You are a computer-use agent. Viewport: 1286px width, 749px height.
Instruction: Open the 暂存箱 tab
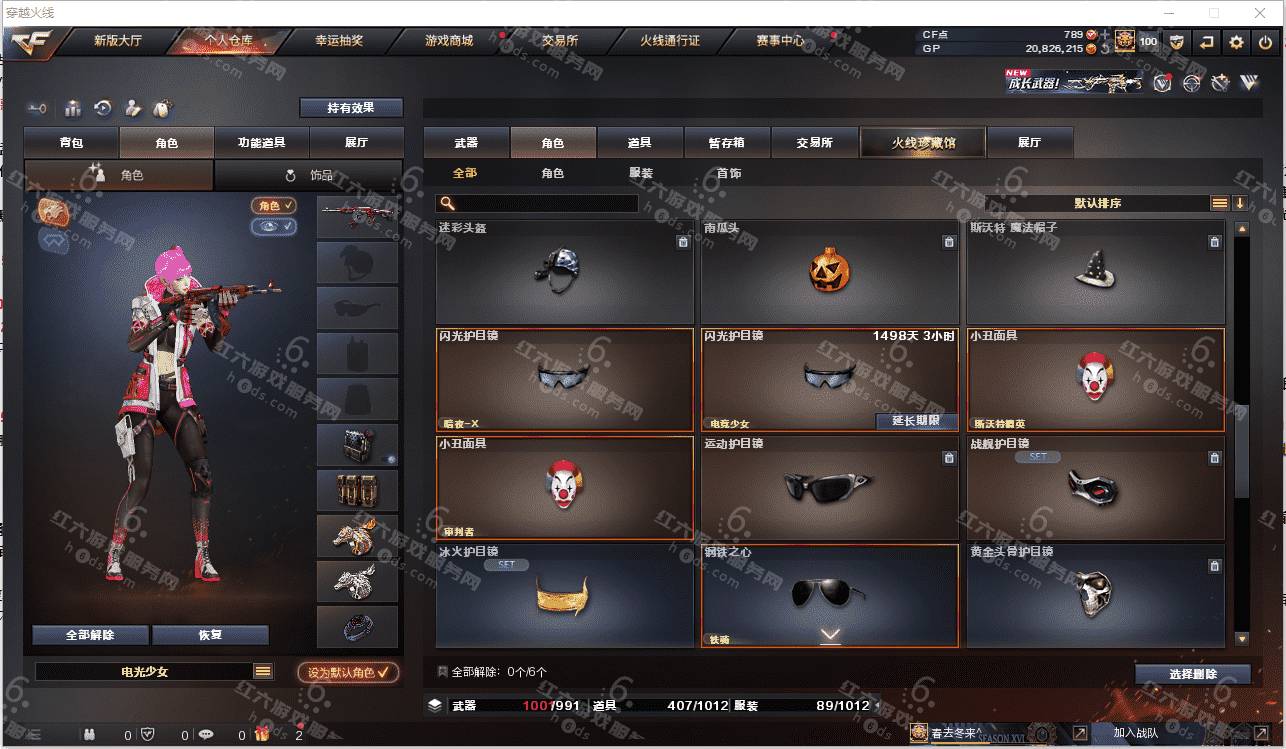(726, 143)
